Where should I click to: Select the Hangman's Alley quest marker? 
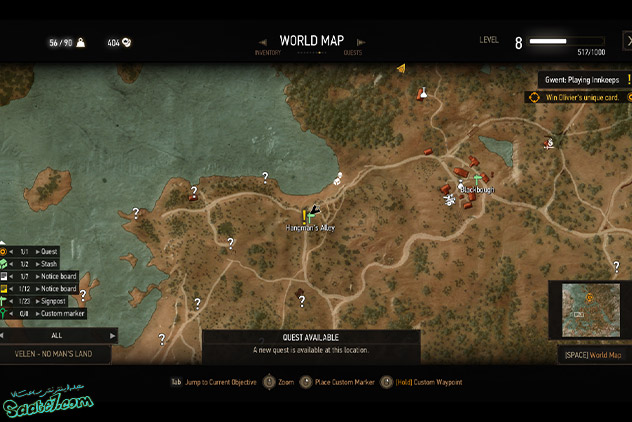[304, 215]
